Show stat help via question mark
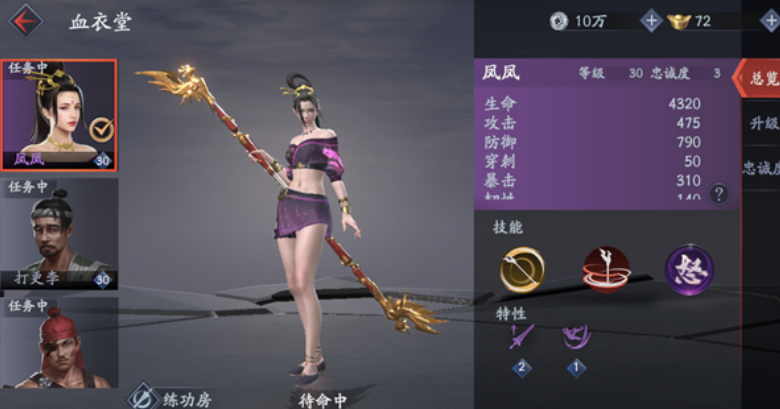 click(718, 194)
